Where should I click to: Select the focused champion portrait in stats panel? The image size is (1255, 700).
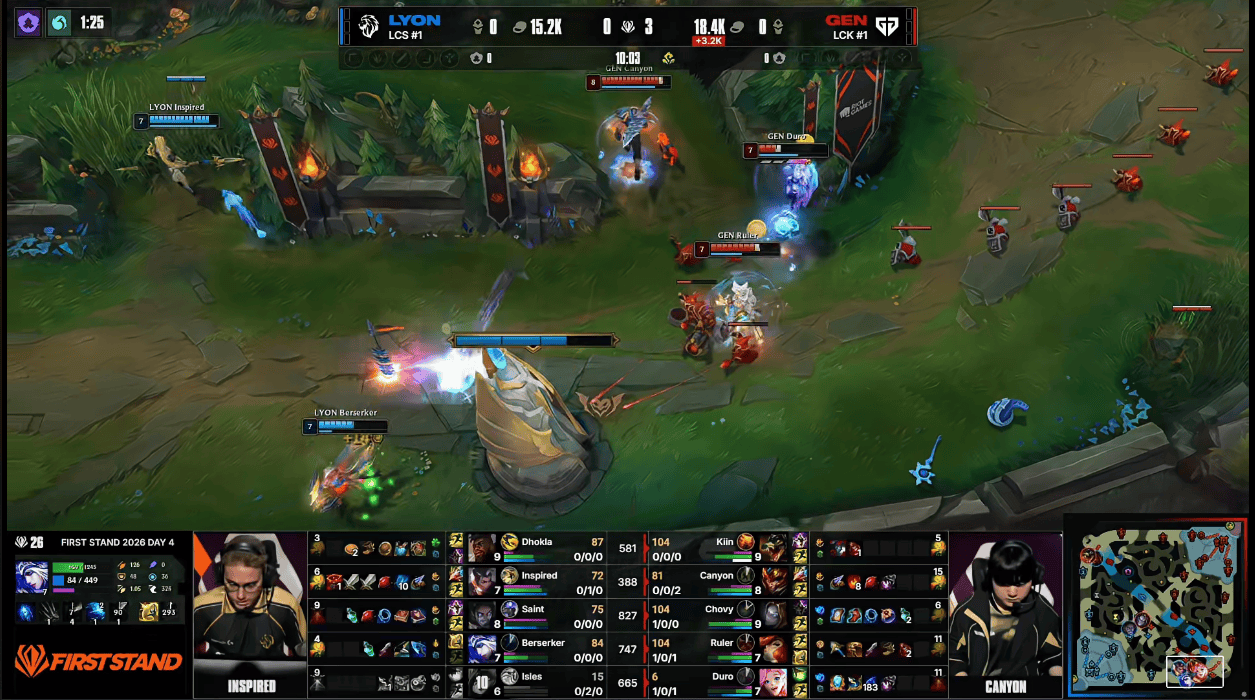tap(31, 577)
